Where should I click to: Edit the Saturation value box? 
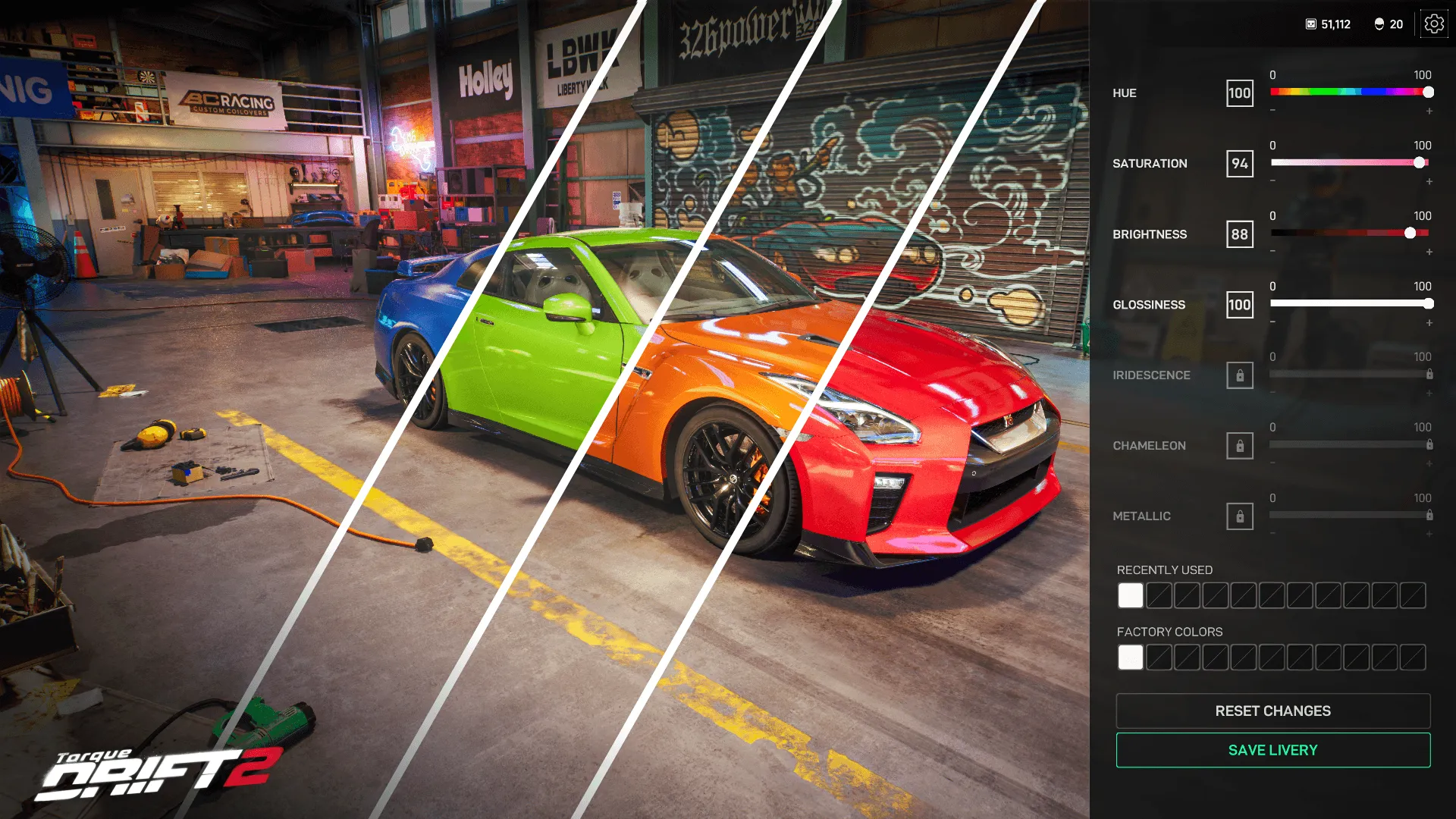pos(1240,164)
